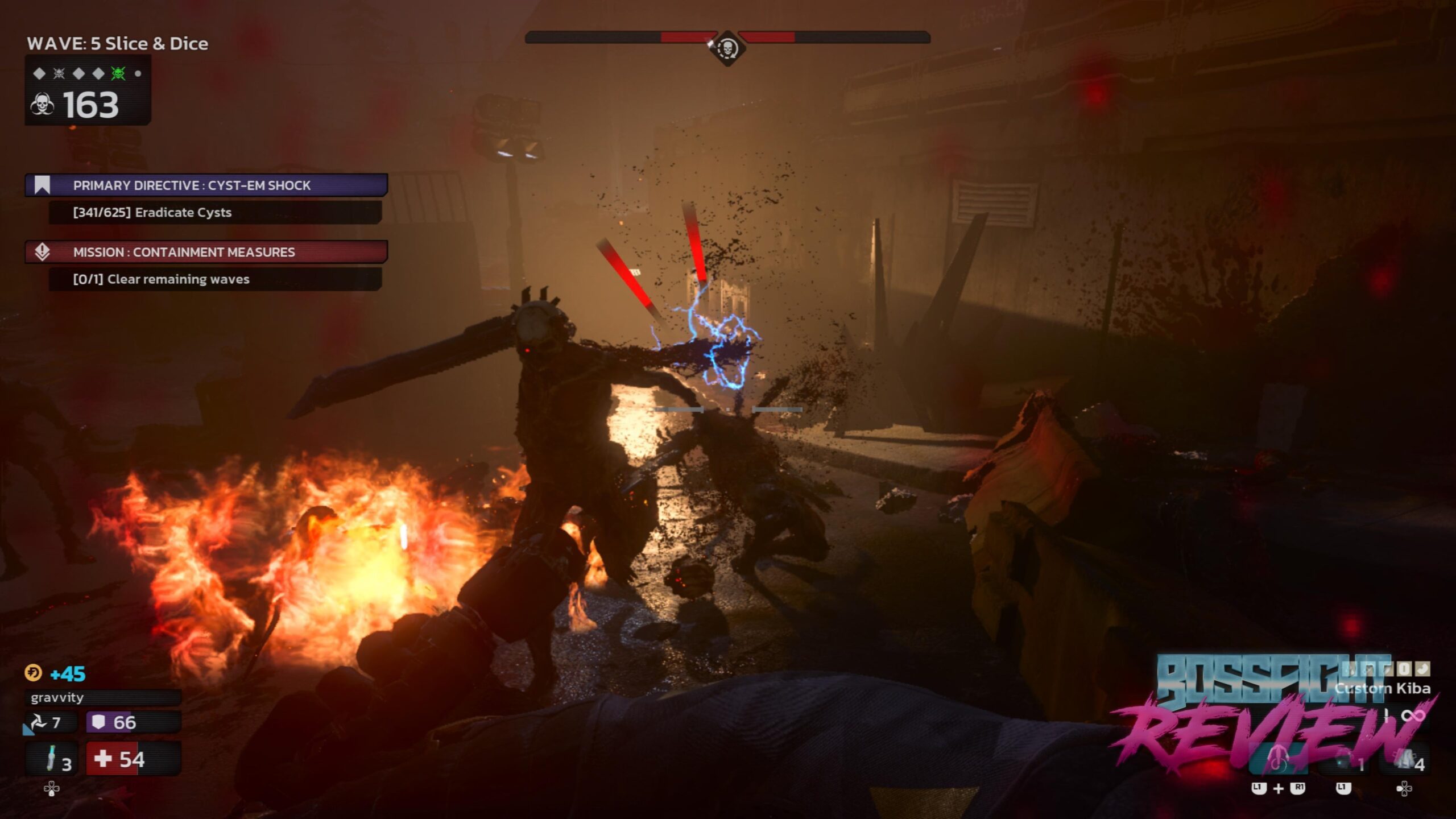Click the boss skull emblem between the bars

727,48
